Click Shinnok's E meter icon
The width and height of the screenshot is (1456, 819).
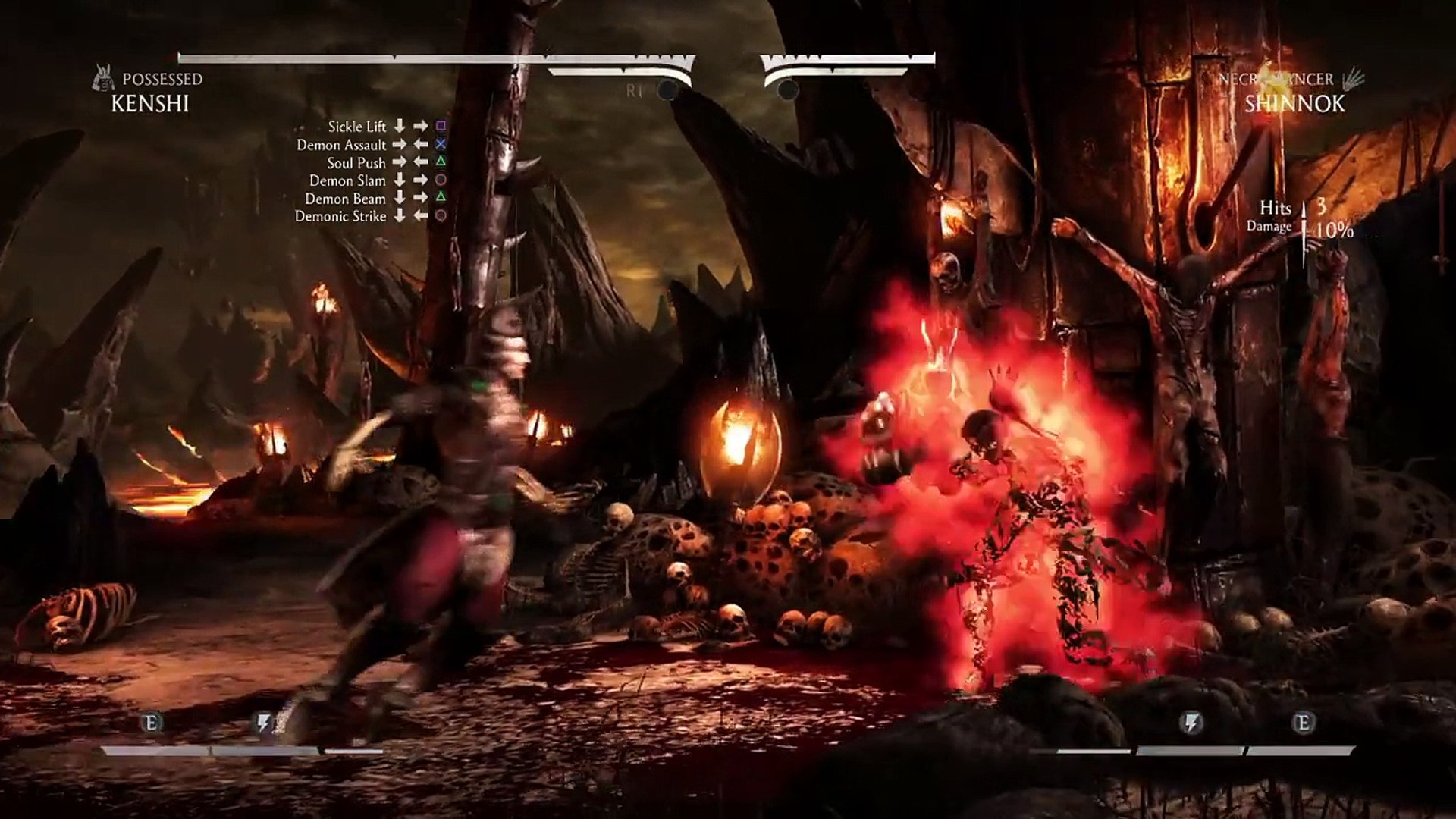pyautogui.click(x=1303, y=723)
